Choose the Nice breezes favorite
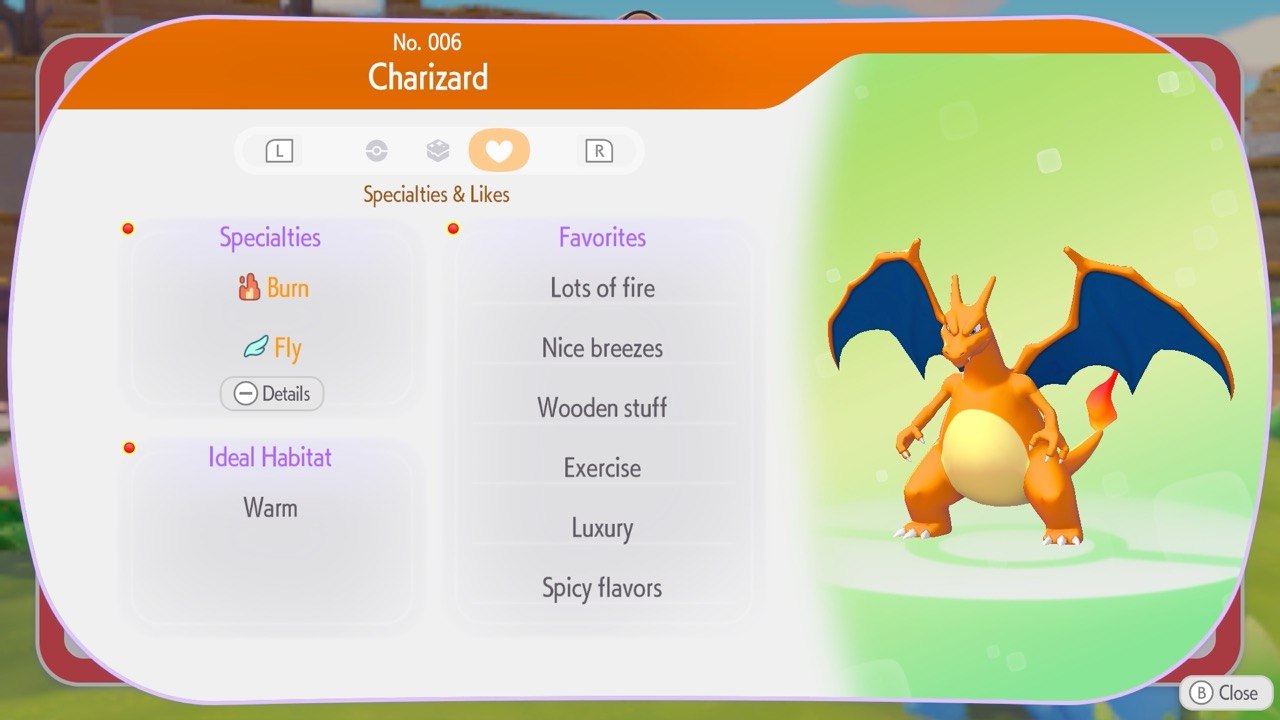This screenshot has width=1280, height=720. click(602, 349)
